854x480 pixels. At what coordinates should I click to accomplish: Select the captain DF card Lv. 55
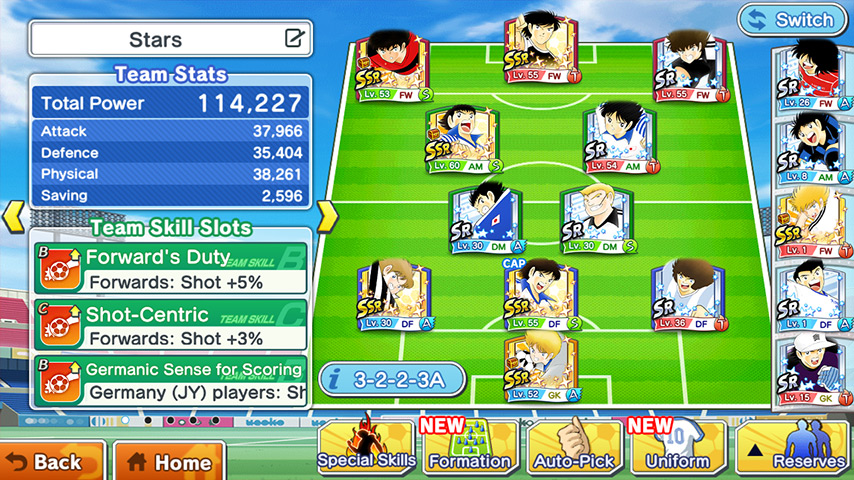540,297
